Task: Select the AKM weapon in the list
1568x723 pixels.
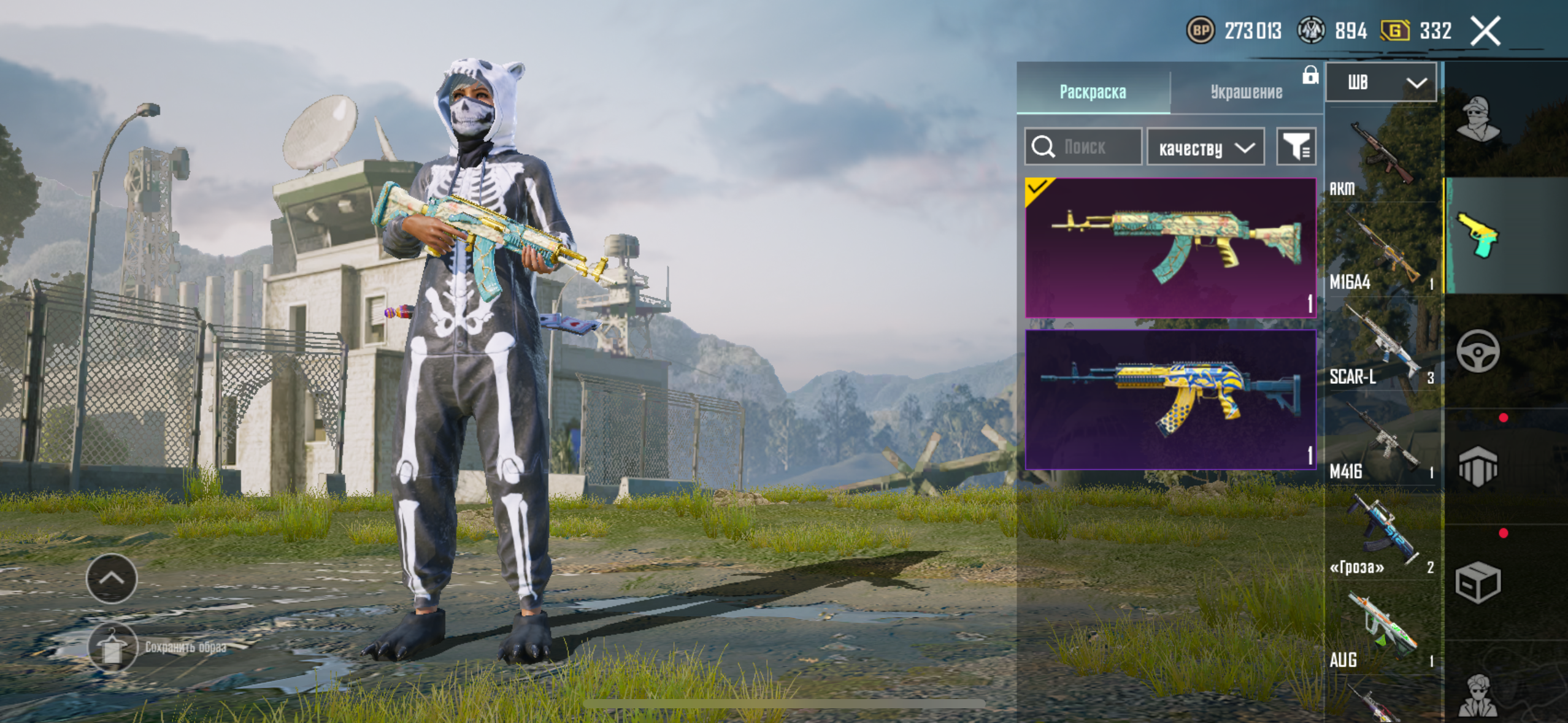Action: click(1381, 156)
